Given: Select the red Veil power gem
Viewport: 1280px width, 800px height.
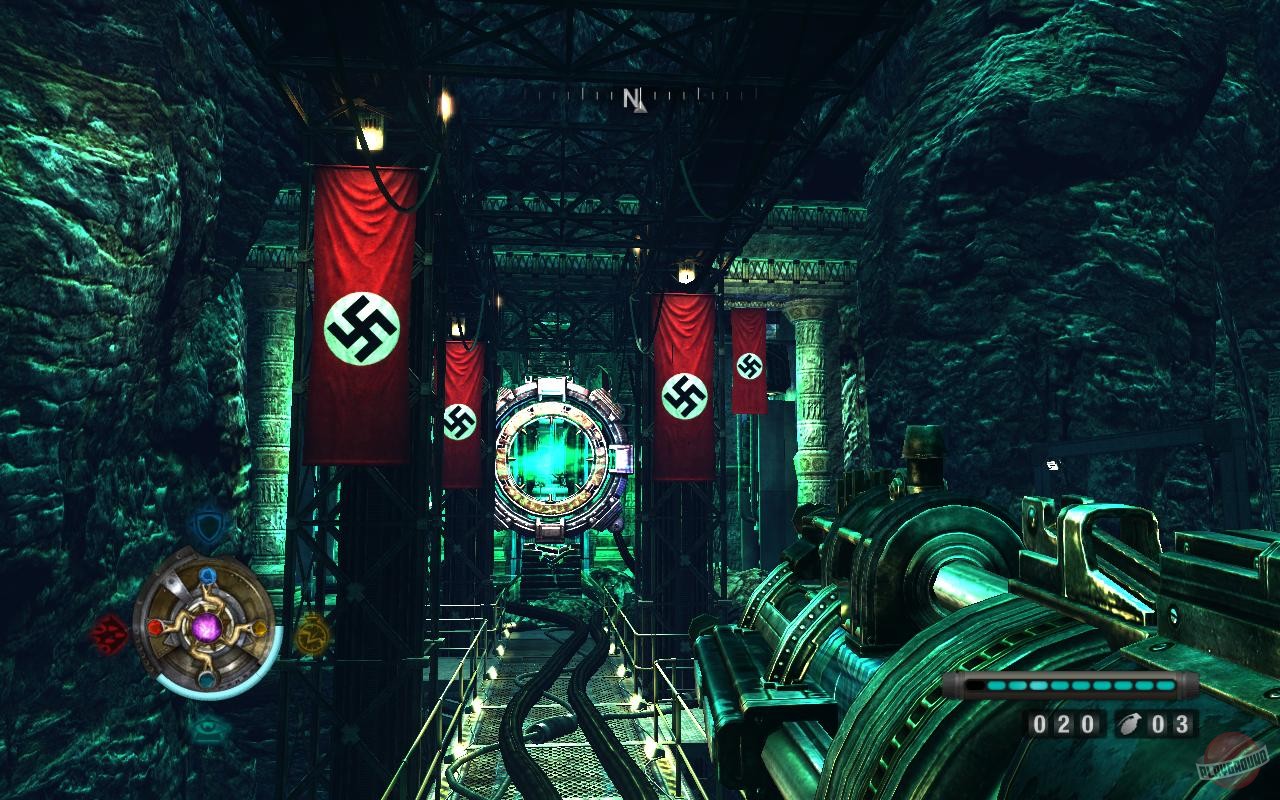Looking at the screenshot, I should coord(156,629).
